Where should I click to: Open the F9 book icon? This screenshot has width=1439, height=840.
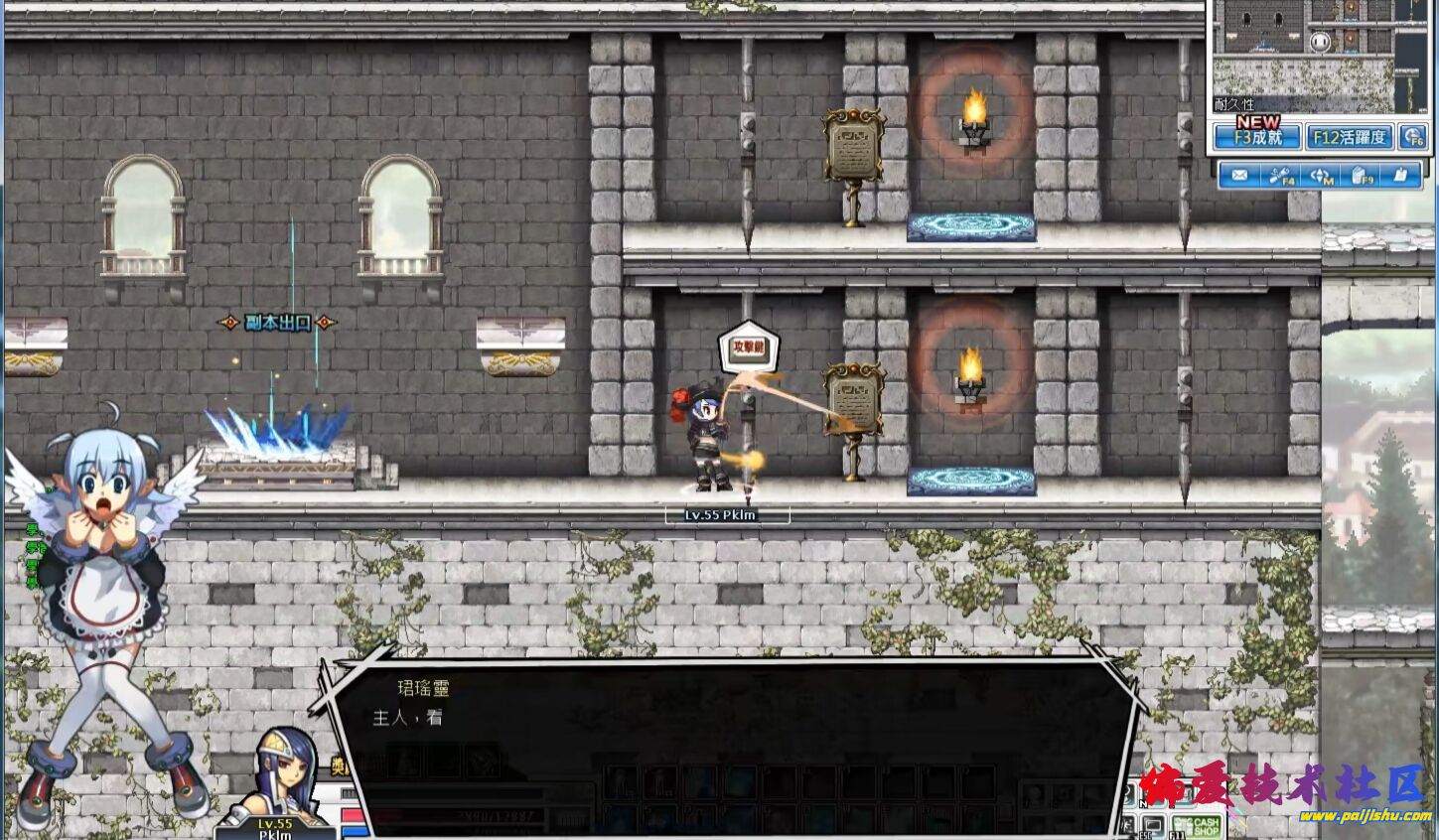pos(1361,176)
